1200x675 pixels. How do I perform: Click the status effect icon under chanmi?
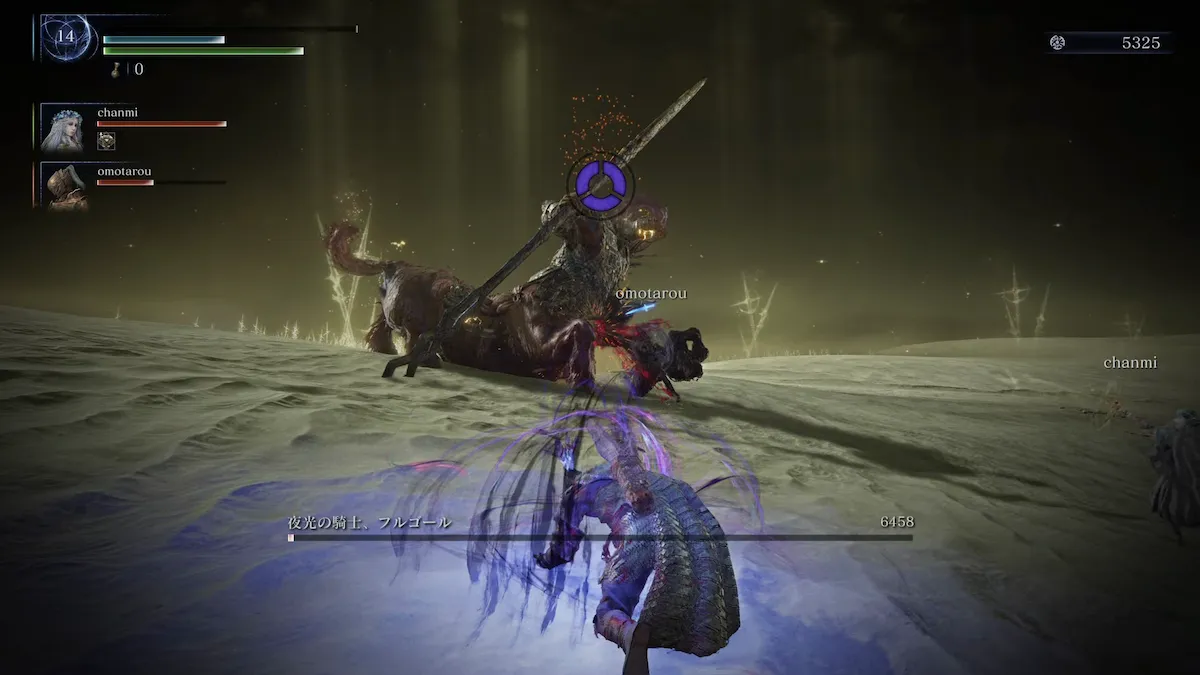click(x=106, y=141)
